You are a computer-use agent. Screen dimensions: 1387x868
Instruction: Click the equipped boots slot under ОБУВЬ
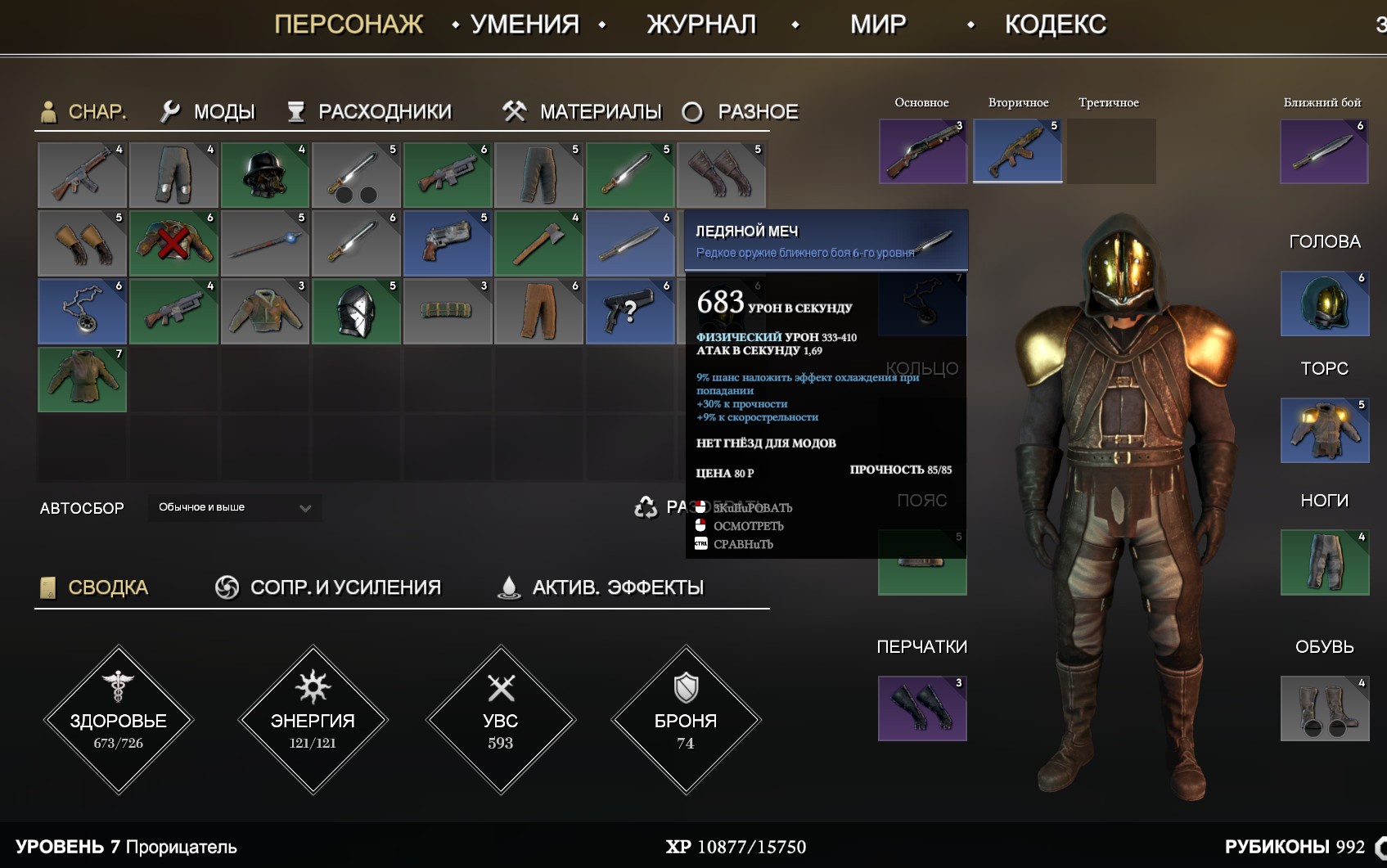tap(1324, 708)
